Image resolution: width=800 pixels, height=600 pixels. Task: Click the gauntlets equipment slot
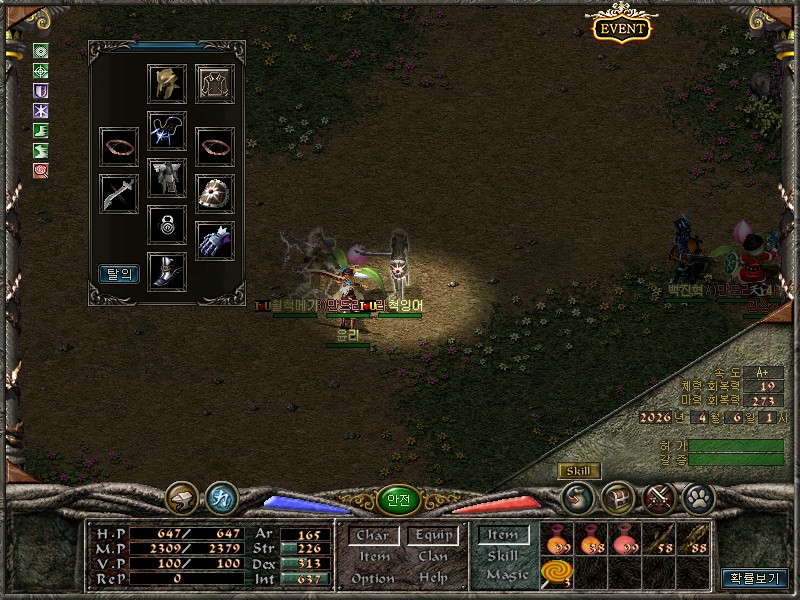click(x=215, y=241)
